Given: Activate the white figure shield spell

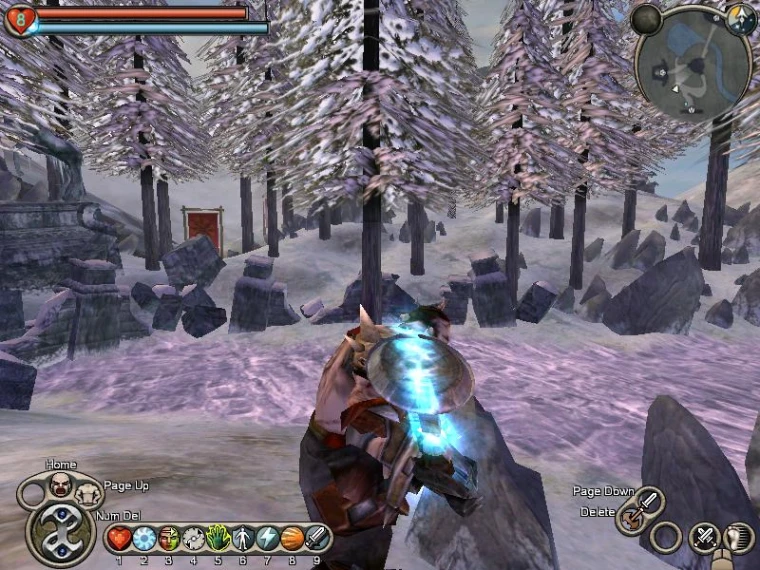Looking at the screenshot, I should tap(243, 538).
